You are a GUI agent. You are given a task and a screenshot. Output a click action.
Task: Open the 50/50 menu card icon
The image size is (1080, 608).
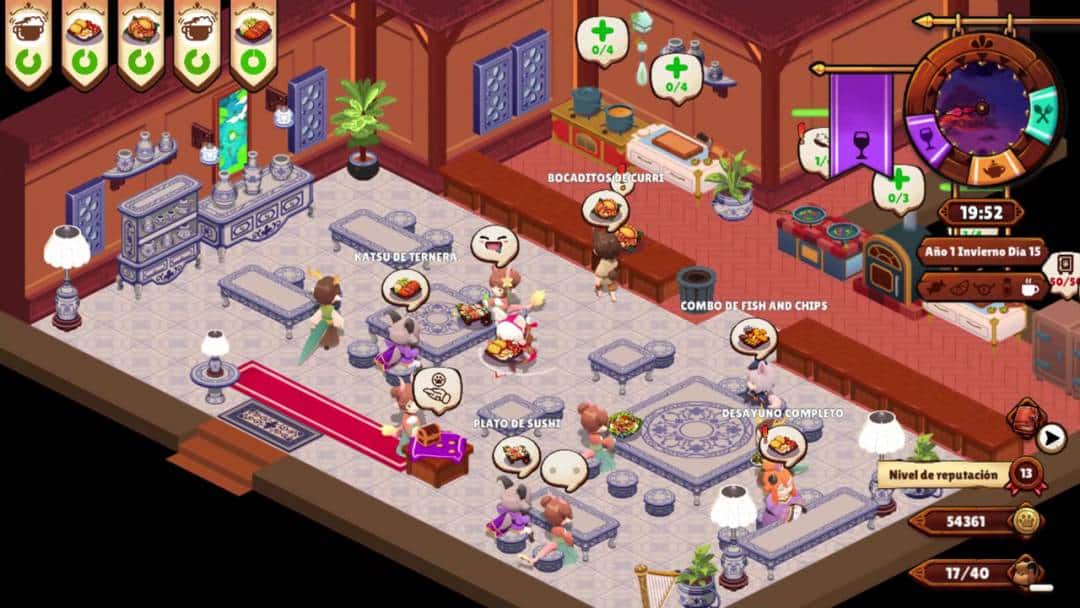(1063, 272)
